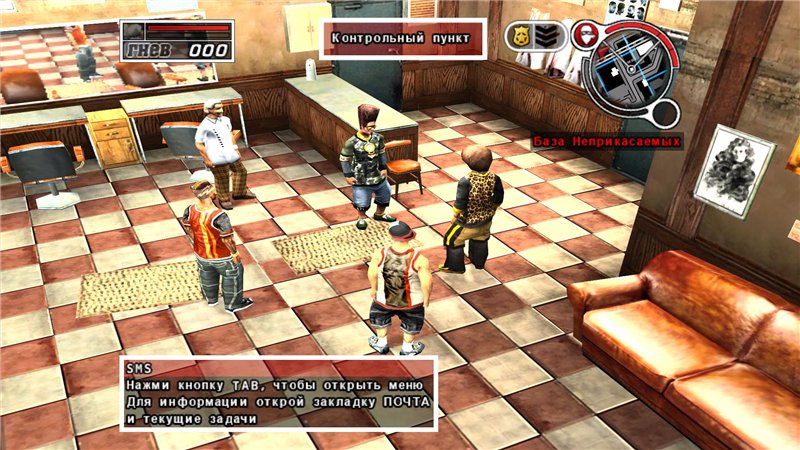Open the SMS message box
The width and height of the screenshot is (800, 450).
coord(278,393)
